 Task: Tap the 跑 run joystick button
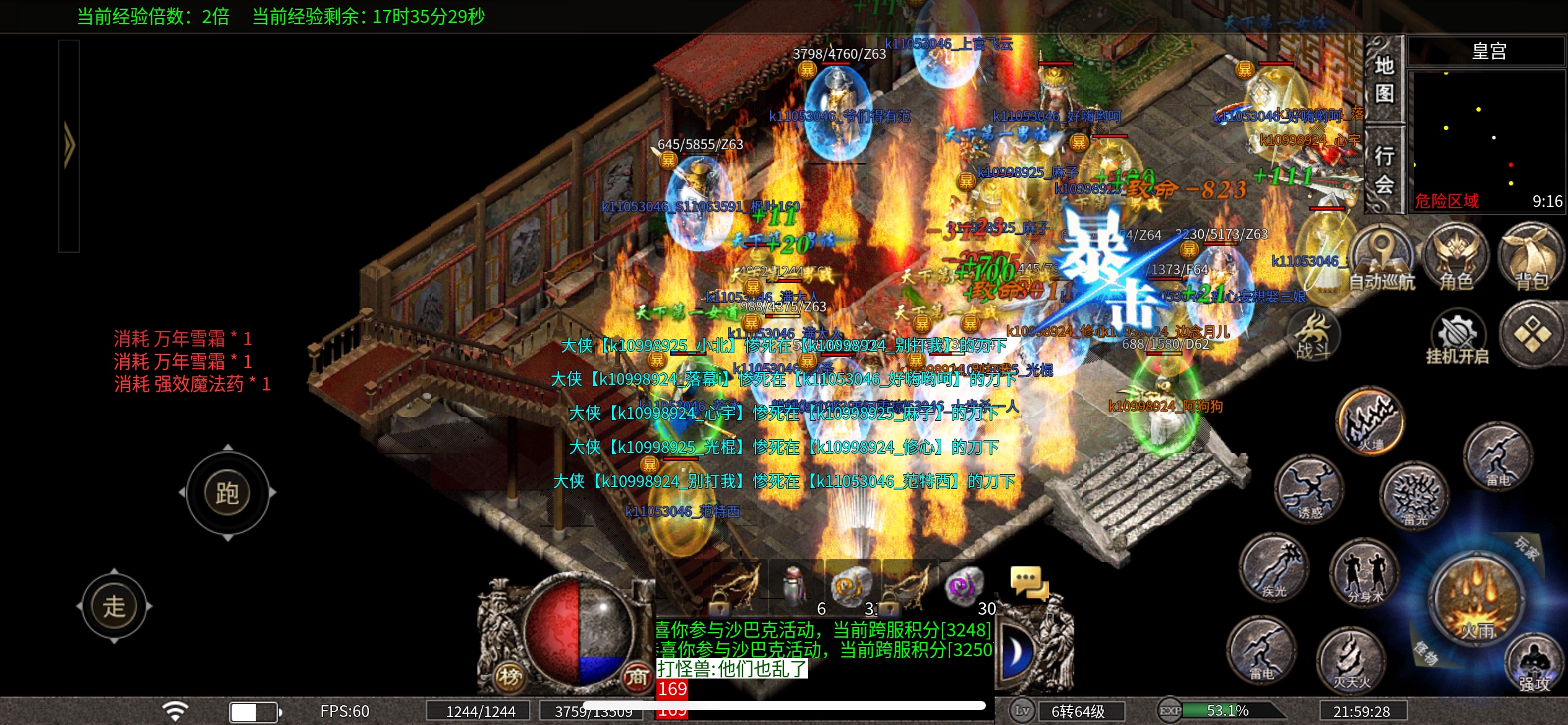(x=227, y=493)
